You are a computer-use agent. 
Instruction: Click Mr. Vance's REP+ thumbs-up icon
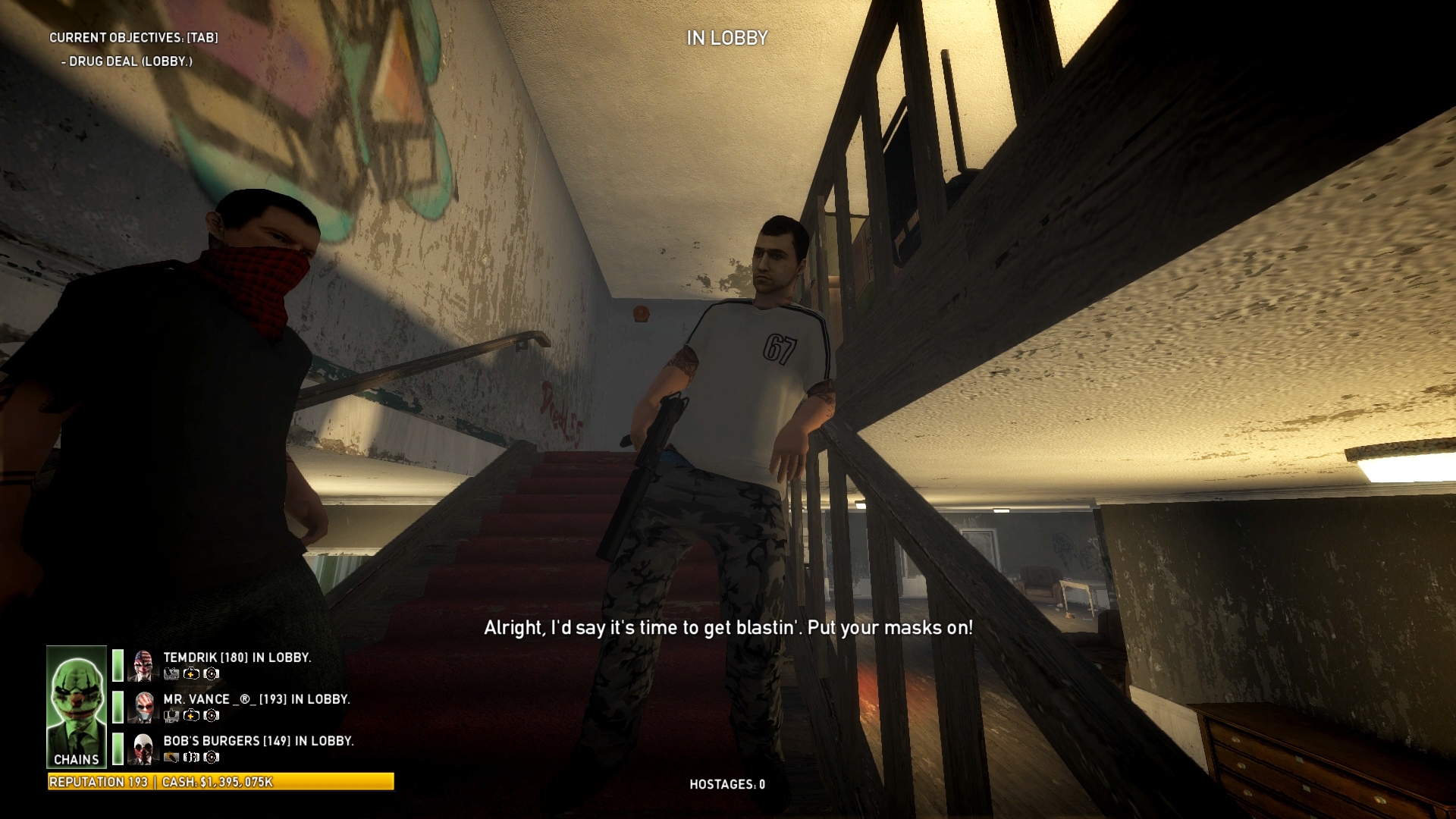(171, 715)
